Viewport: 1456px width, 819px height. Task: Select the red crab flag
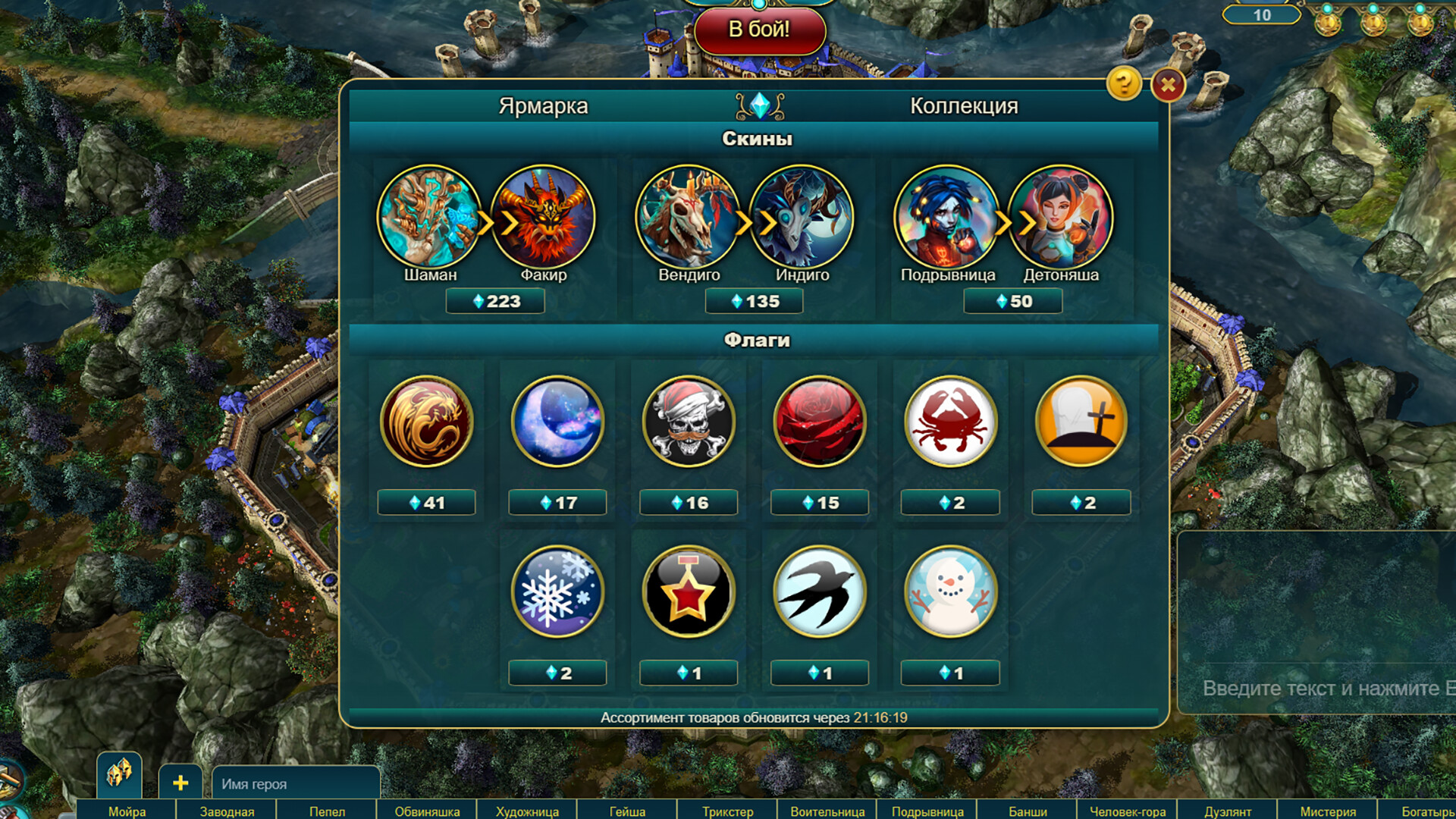(951, 423)
